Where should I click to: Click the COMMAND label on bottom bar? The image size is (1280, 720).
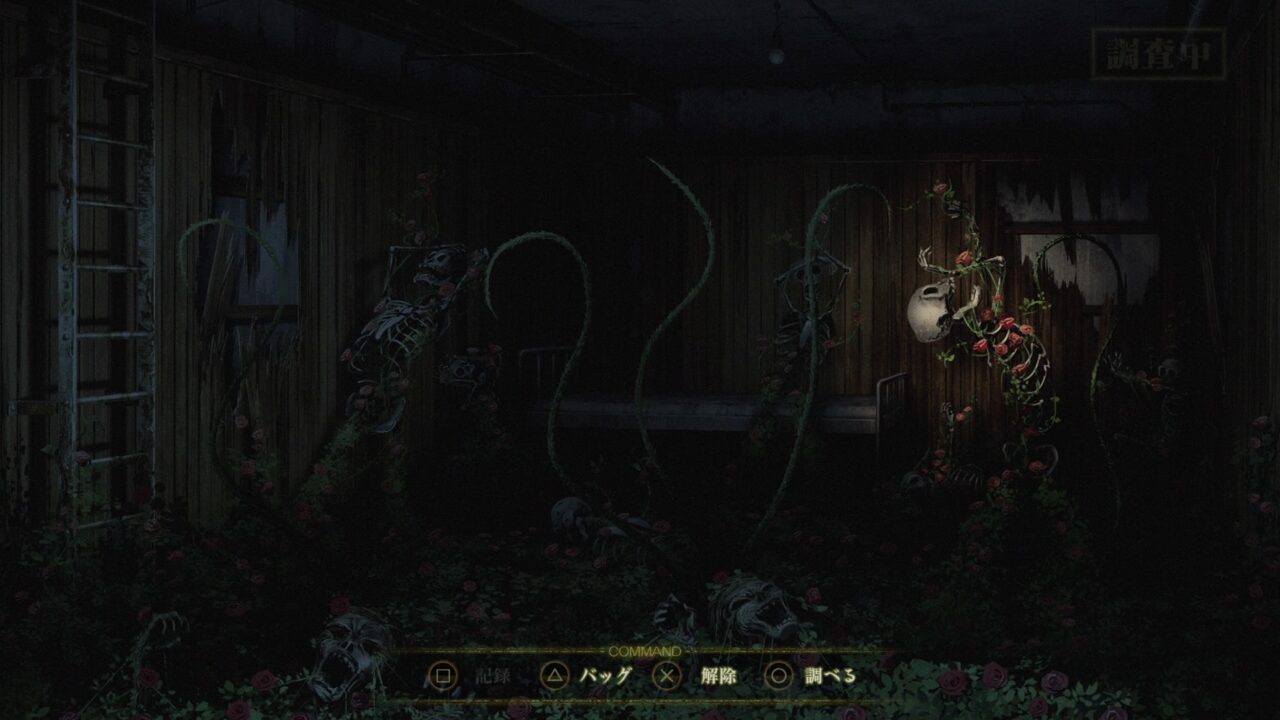[x=644, y=652]
